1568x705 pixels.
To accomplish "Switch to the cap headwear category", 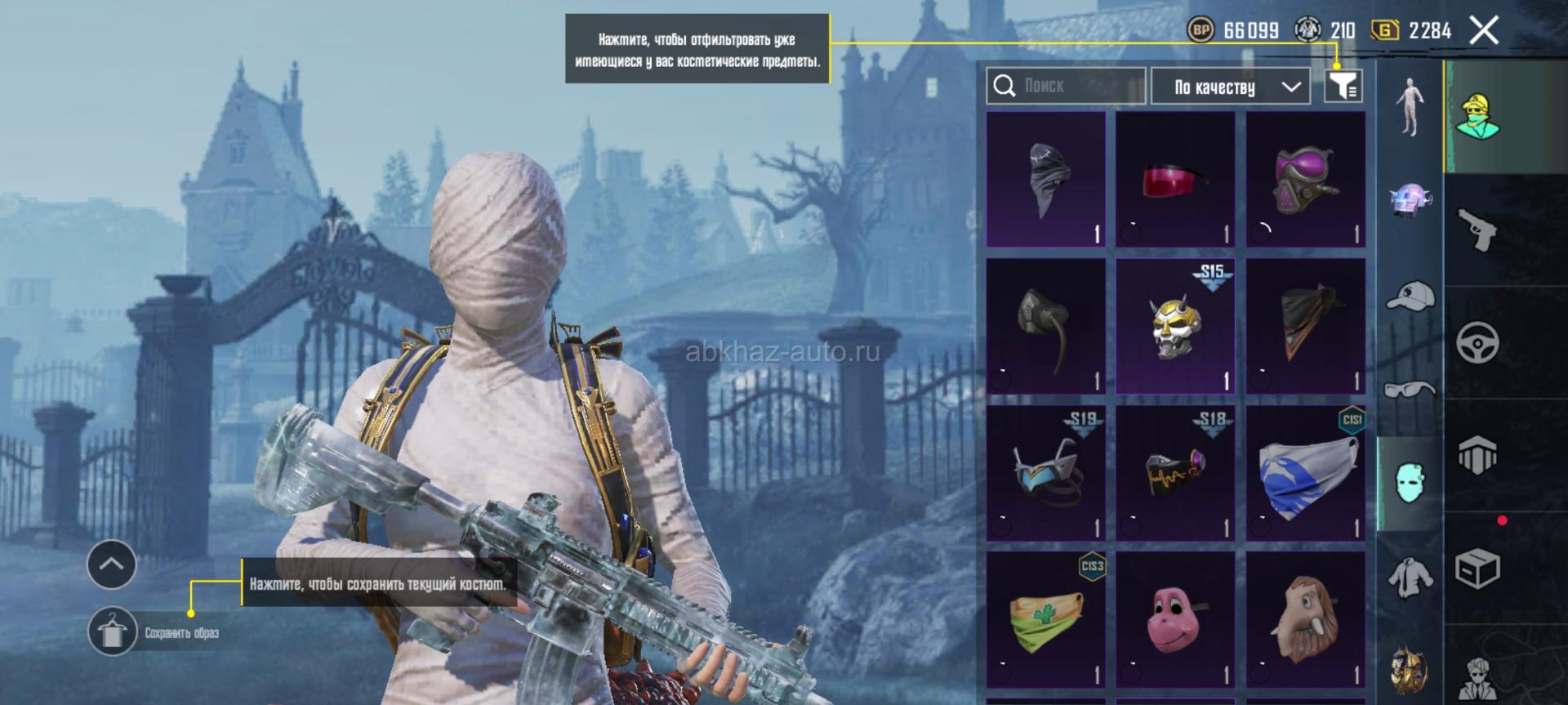I will point(1410,296).
